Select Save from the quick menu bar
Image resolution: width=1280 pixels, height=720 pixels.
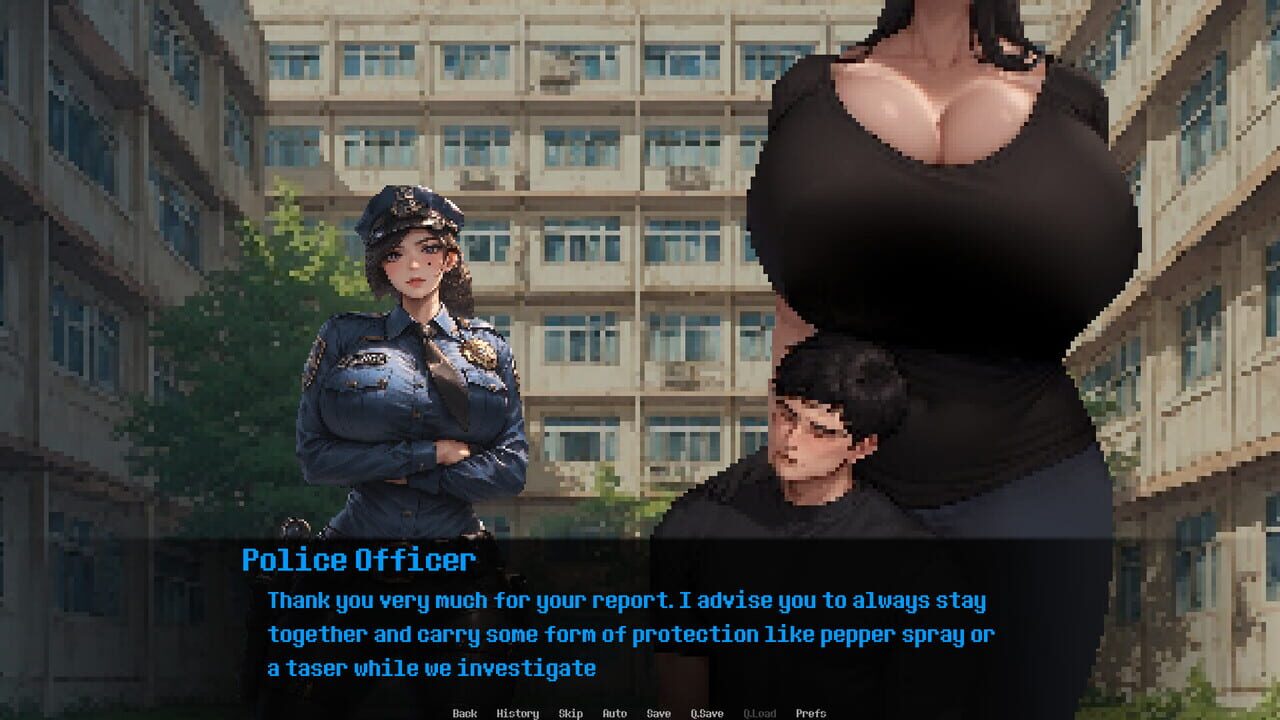click(x=657, y=713)
